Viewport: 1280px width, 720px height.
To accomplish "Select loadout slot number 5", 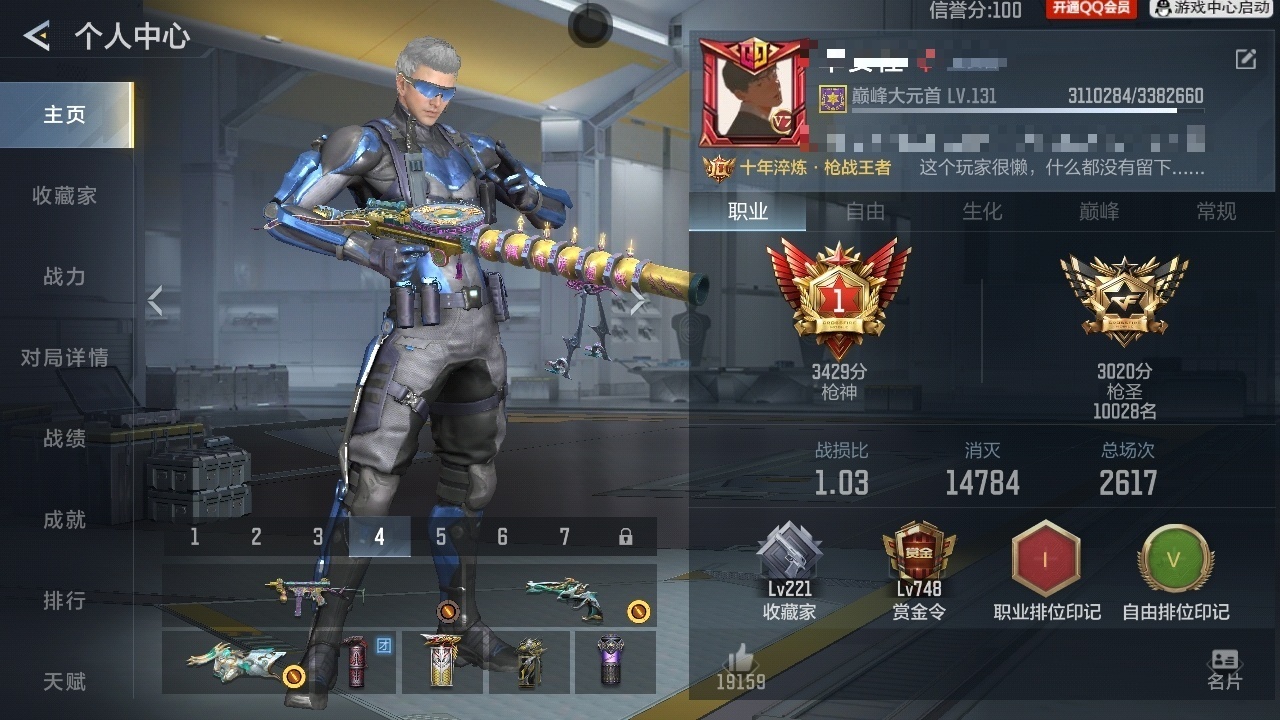I will click(x=441, y=538).
